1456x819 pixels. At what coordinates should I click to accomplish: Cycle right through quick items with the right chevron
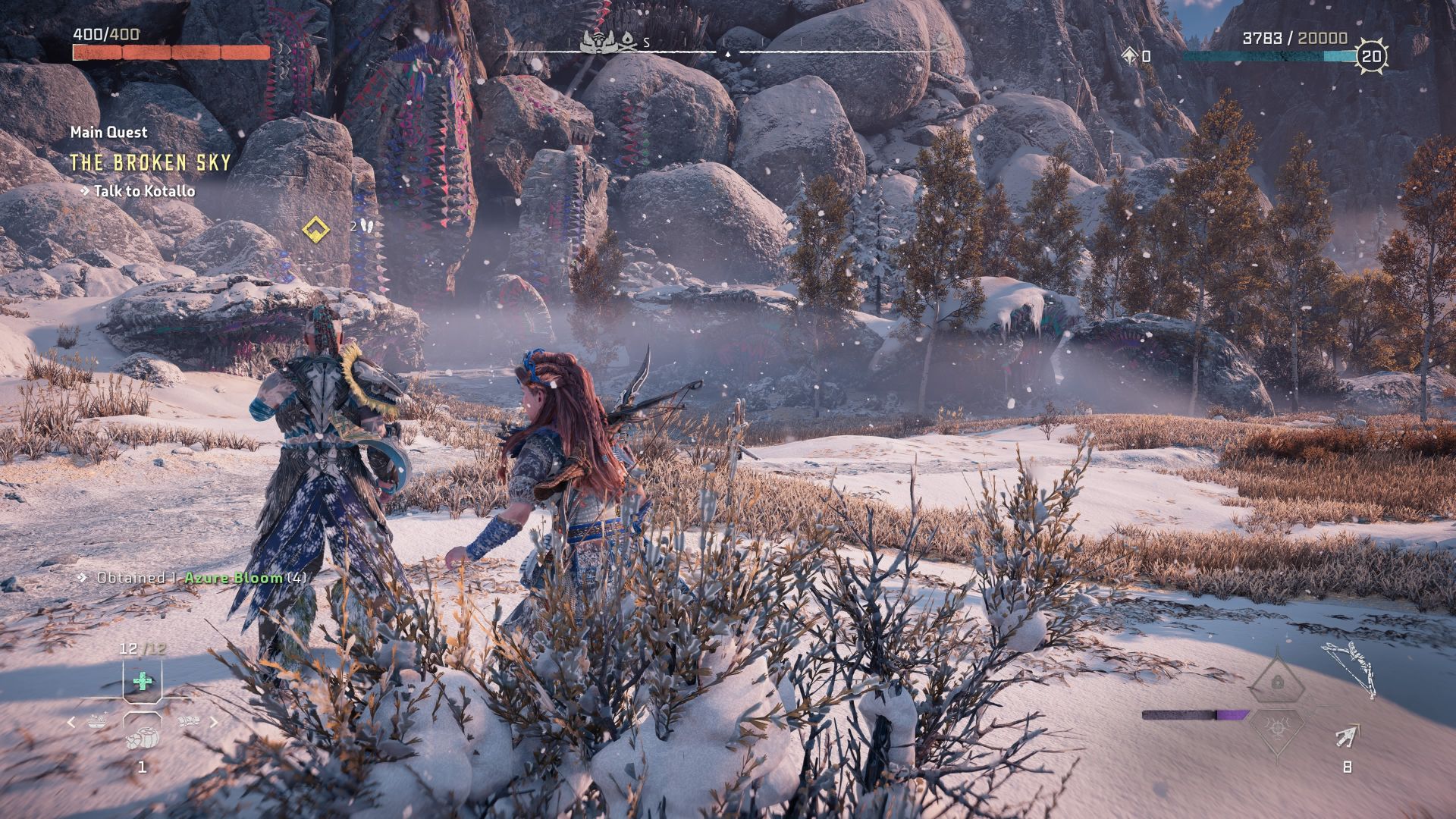[214, 723]
